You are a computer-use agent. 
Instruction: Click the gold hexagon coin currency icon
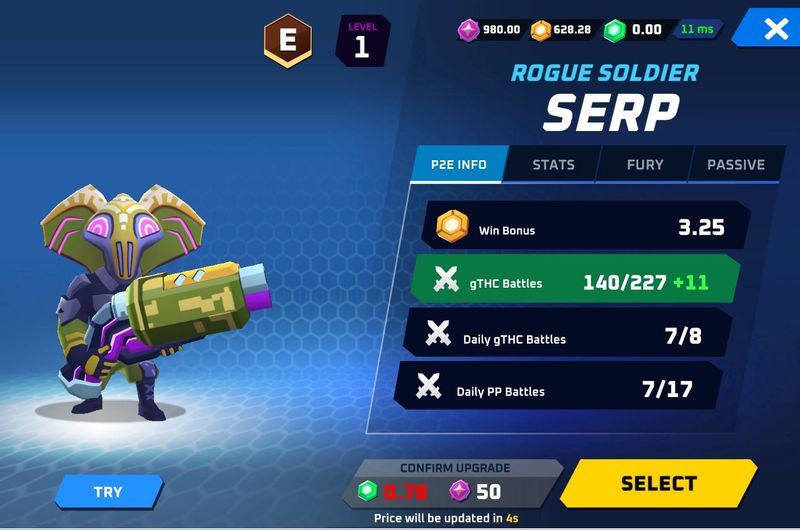pyautogui.click(x=540, y=29)
